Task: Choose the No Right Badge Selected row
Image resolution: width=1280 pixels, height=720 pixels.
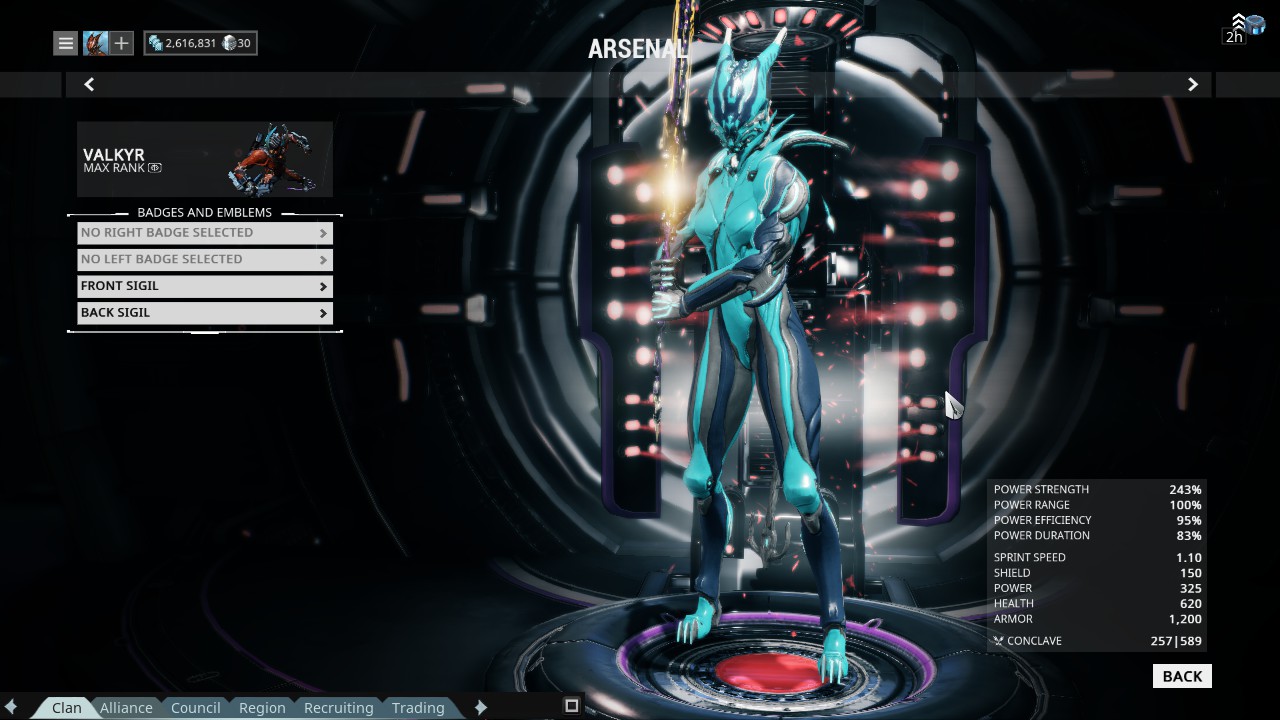Action: point(205,233)
